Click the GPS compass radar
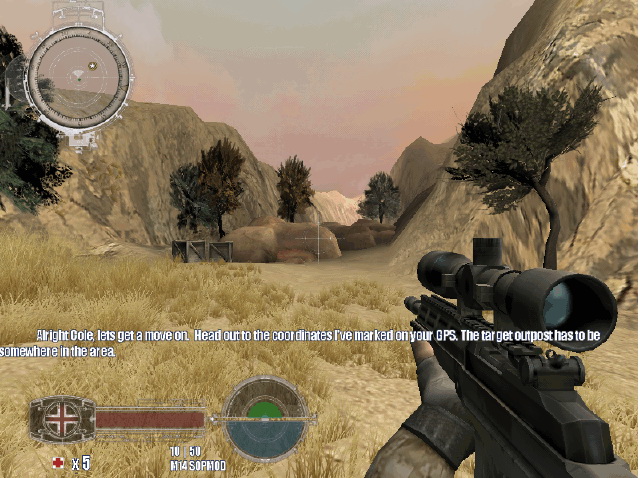640x478 pixels. pos(77,77)
